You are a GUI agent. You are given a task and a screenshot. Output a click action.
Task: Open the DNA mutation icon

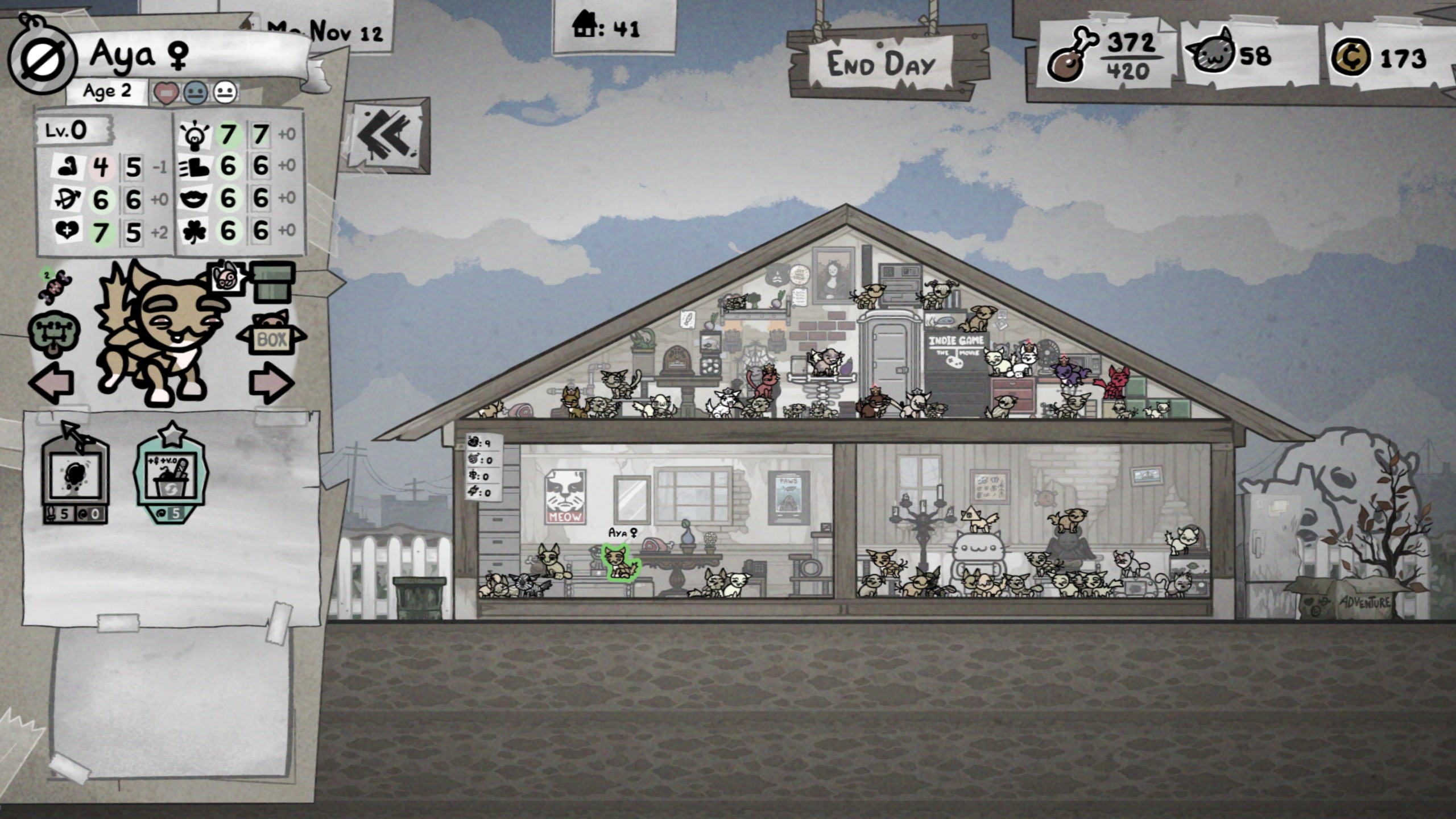pyautogui.click(x=55, y=286)
